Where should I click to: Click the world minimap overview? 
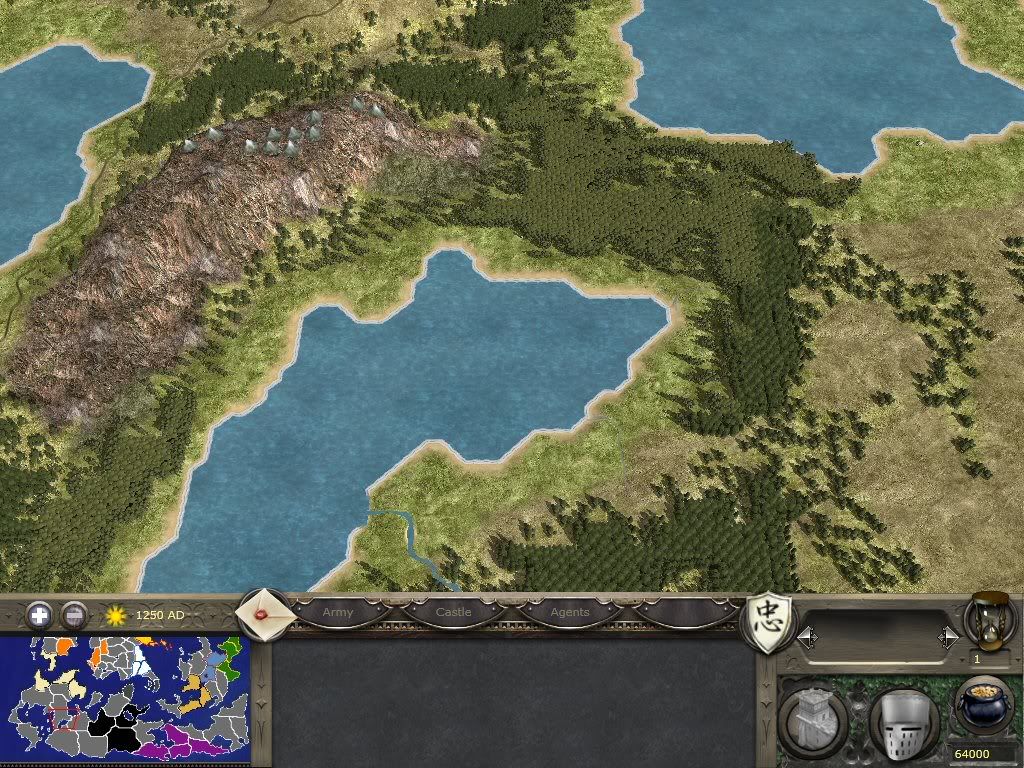(123, 699)
